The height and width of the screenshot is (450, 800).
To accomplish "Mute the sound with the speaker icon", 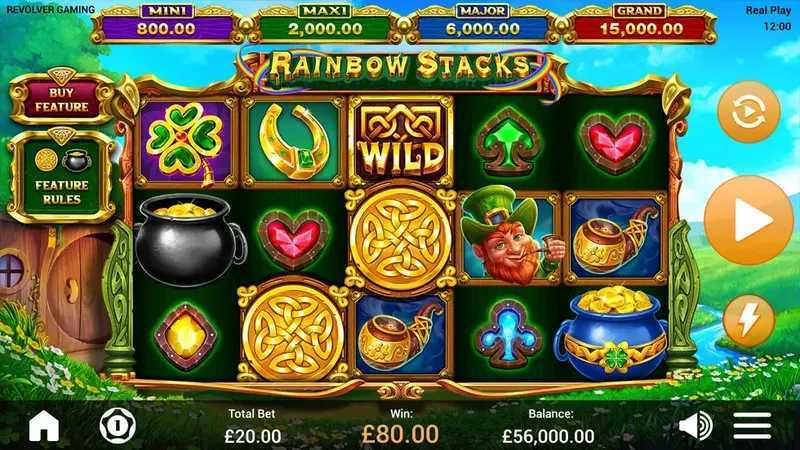I will point(695,426).
